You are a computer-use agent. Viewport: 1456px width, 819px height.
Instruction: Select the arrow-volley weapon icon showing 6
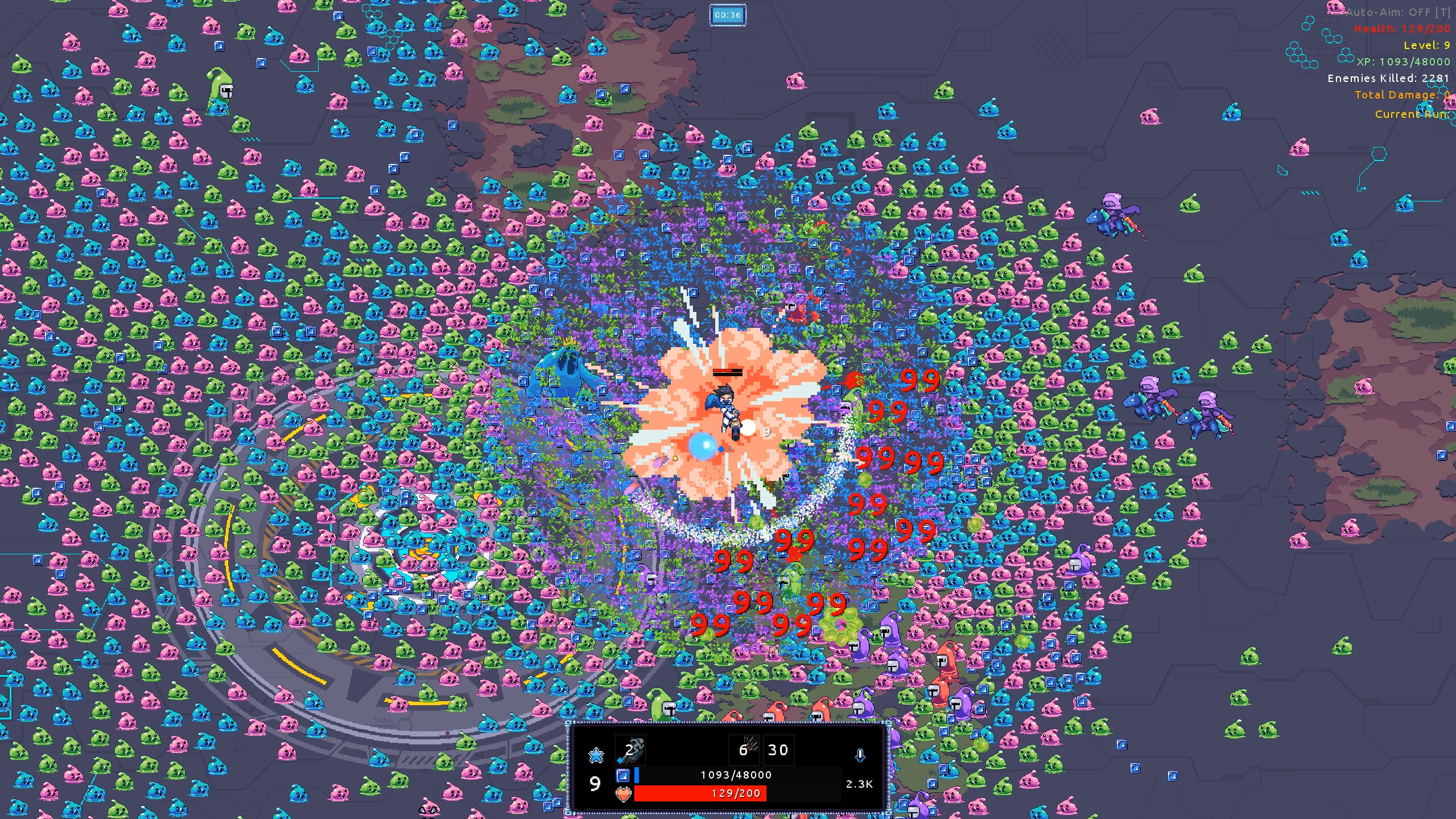(x=744, y=751)
